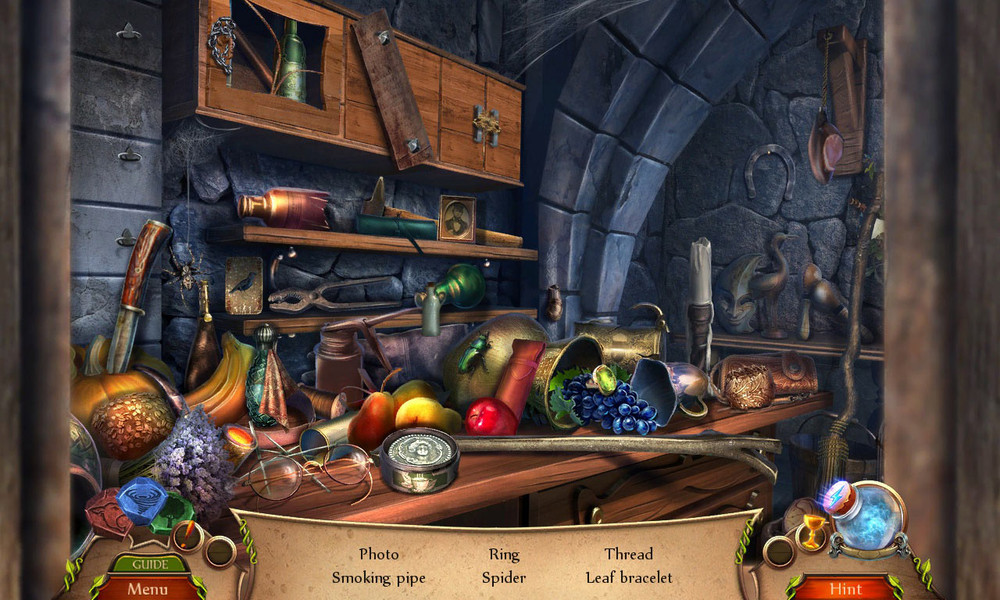The height and width of the screenshot is (600, 1000).
Task: Select 'Ring' in the item list
Action: pyautogui.click(x=504, y=554)
